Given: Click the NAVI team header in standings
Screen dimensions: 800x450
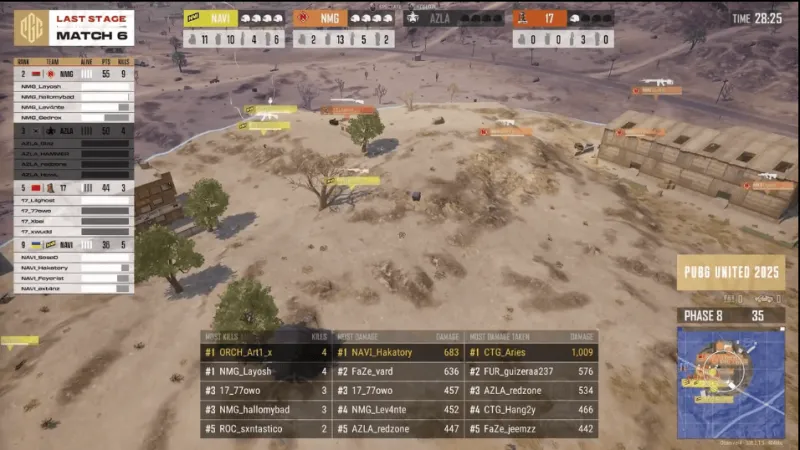Looking at the screenshot, I should 72,244.
